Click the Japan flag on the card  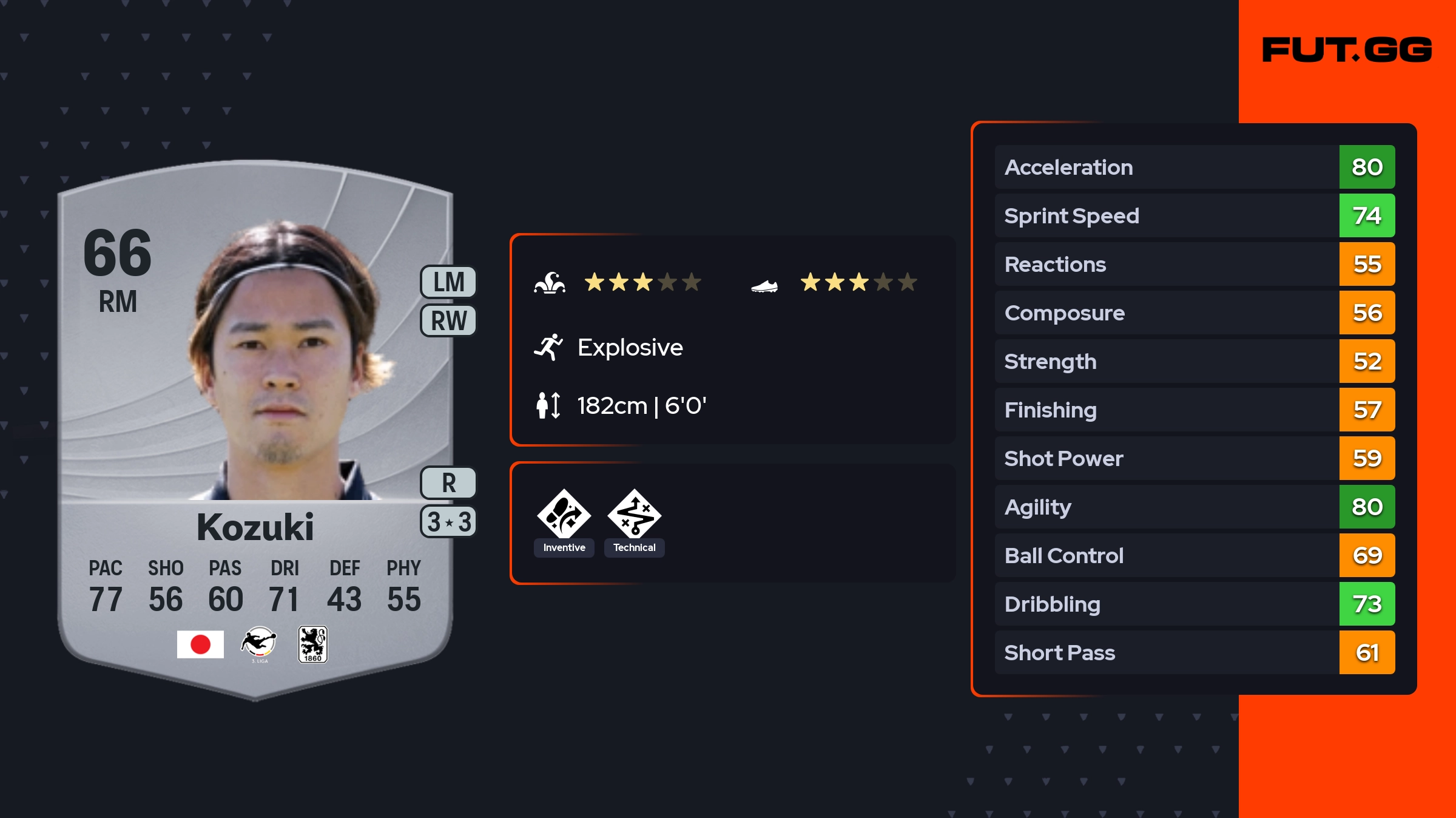pos(200,644)
